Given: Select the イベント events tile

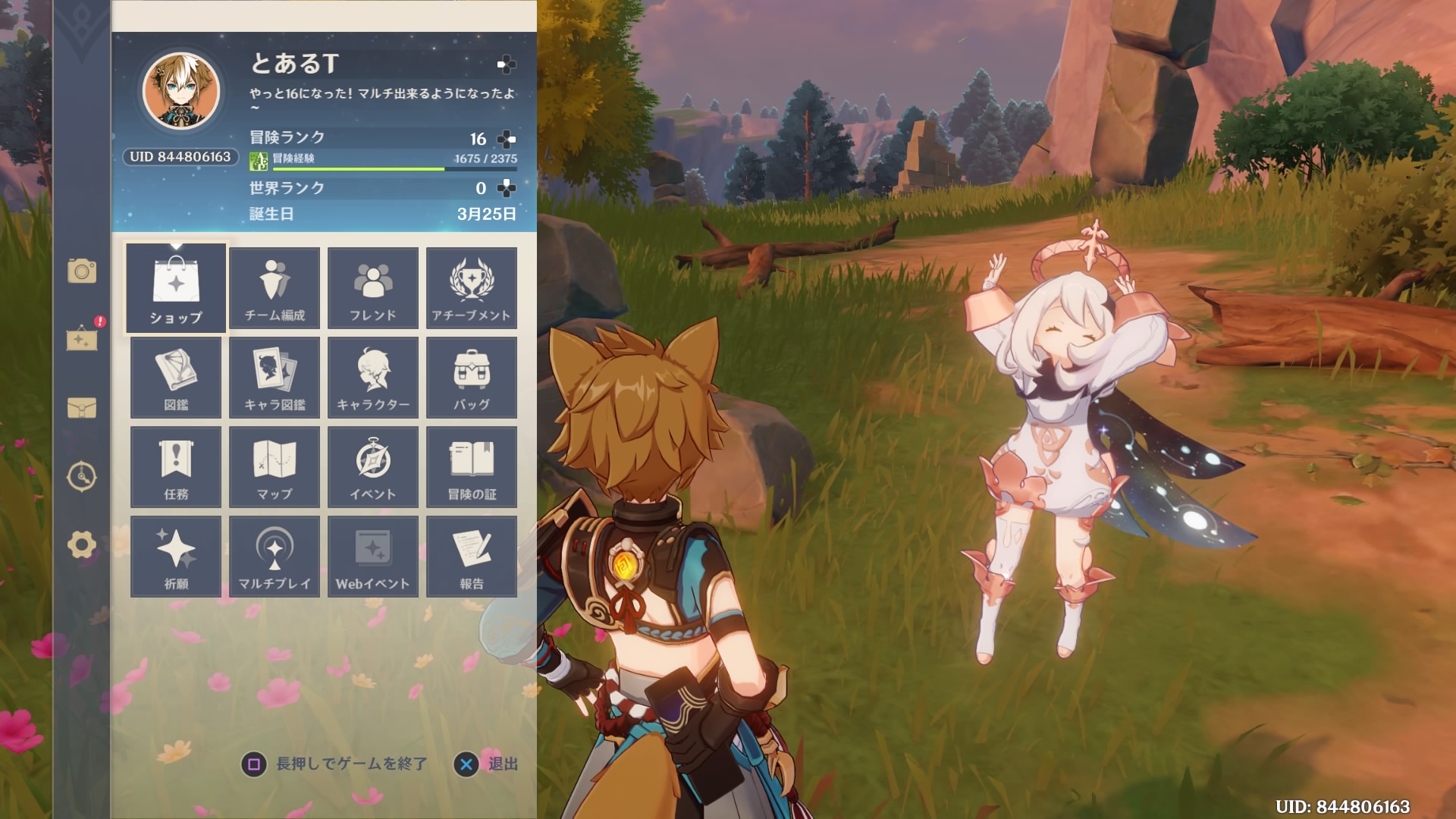Looking at the screenshot, I should tap(373, 467).
